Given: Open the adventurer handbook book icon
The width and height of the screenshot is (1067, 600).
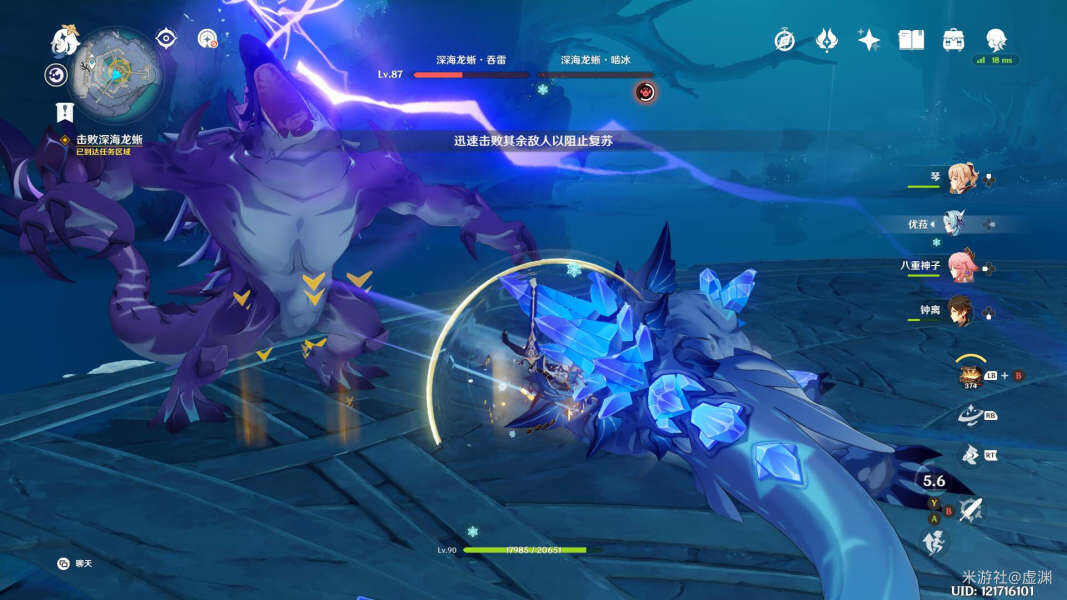Looking at the screenshot, I should [x=910, y=40].
